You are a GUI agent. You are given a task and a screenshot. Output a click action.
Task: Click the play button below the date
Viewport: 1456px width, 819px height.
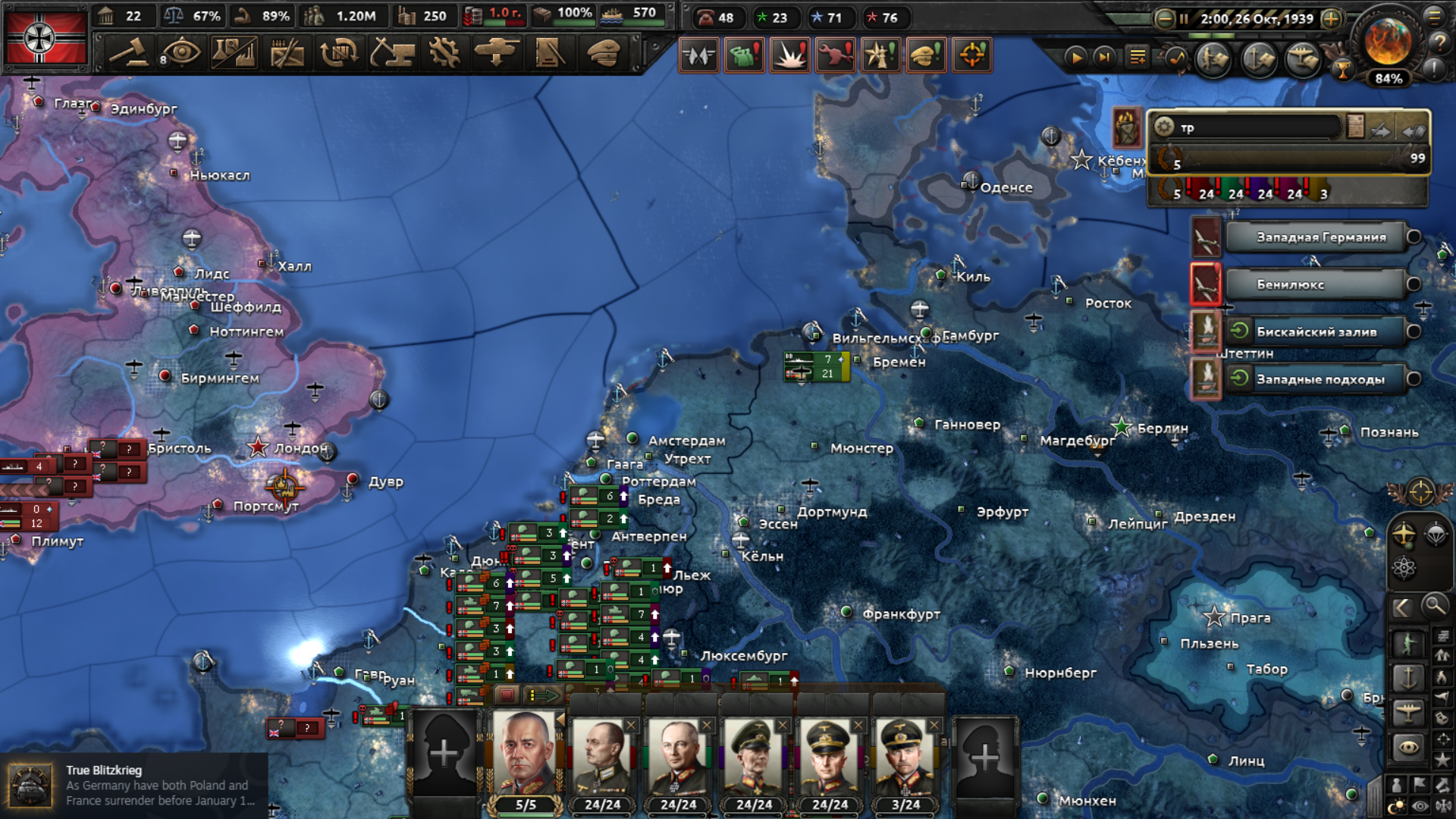1075,57
